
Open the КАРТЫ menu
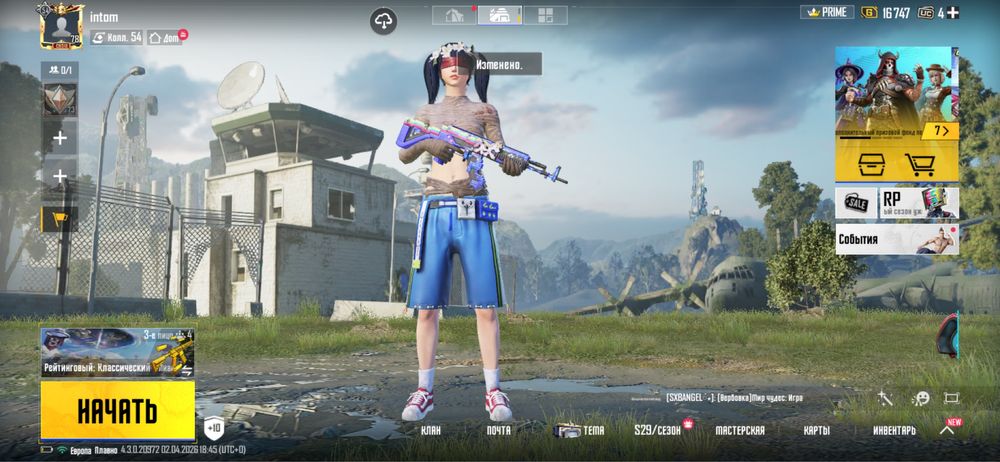(x=817, y=430)
